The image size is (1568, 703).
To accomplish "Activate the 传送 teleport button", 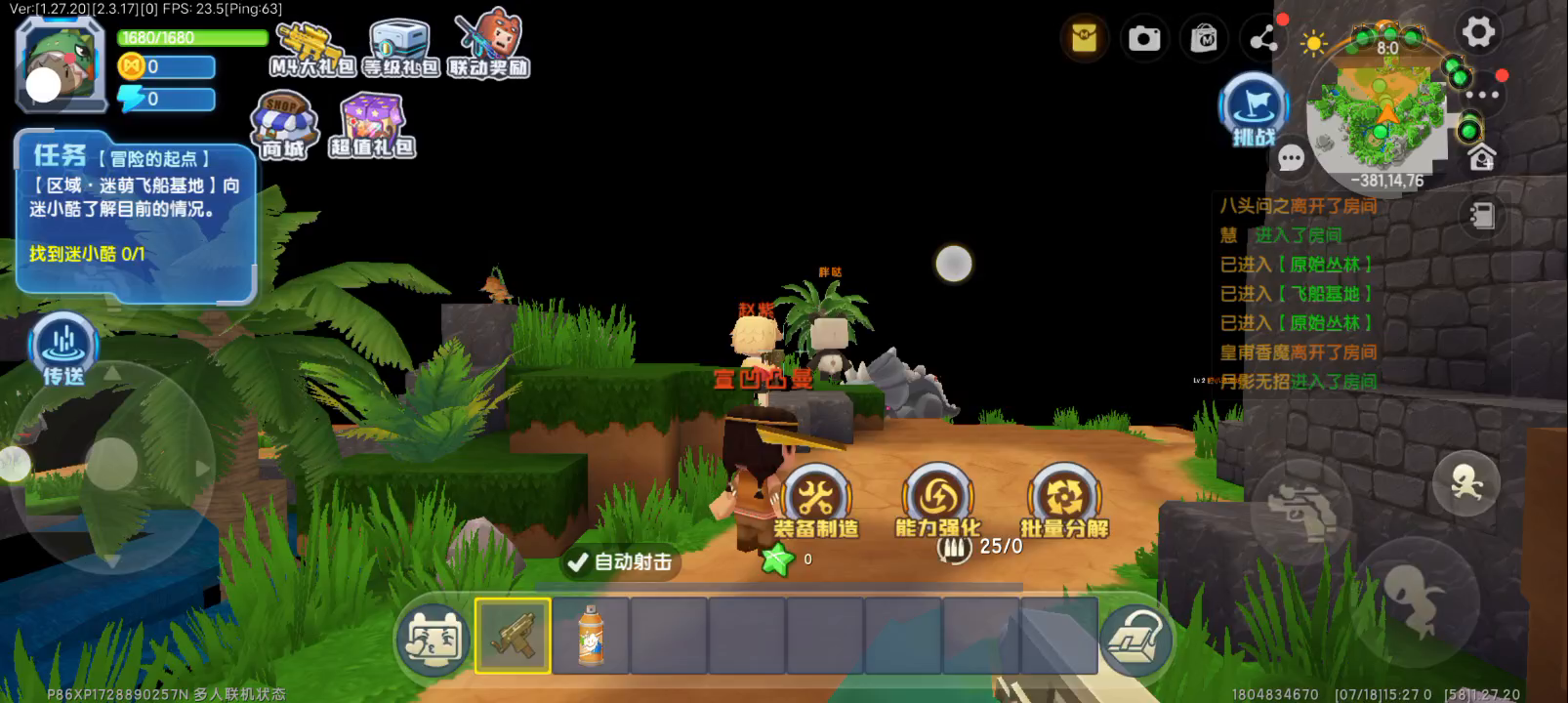I will 63,347.
